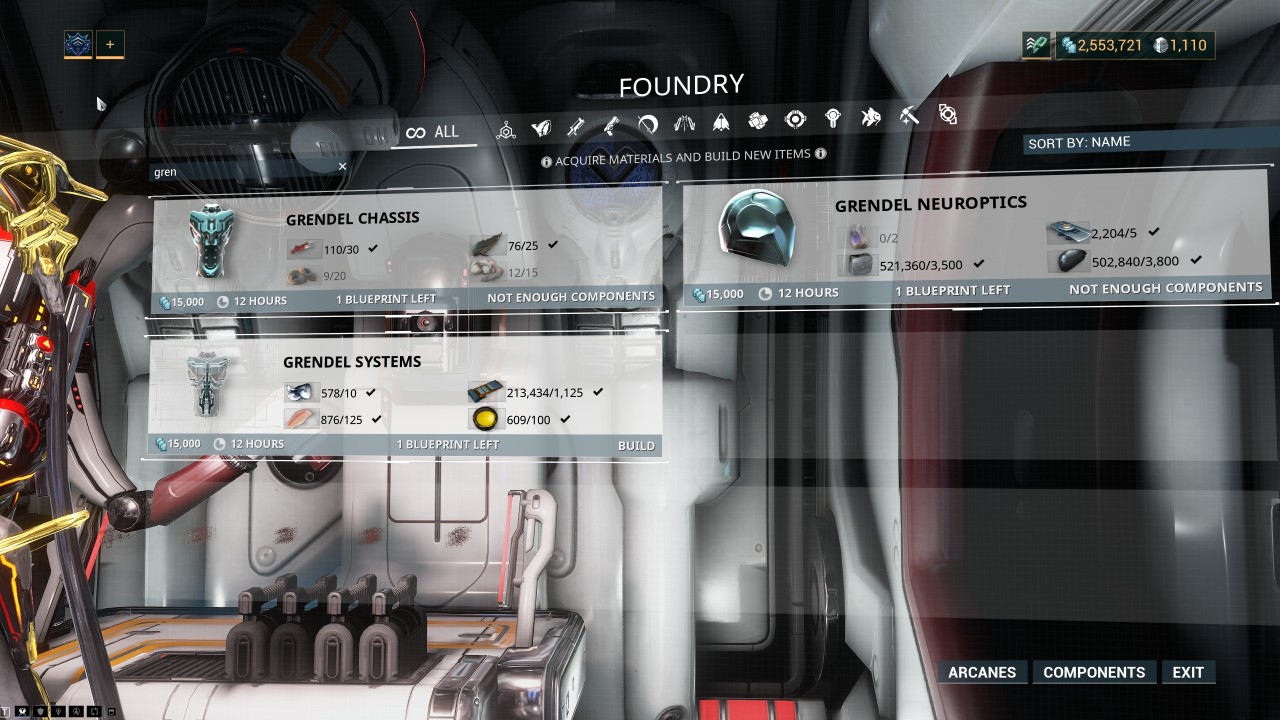Open the gear equipment category icon
The image size is (1280, 720).
click(x=758, y=118)
